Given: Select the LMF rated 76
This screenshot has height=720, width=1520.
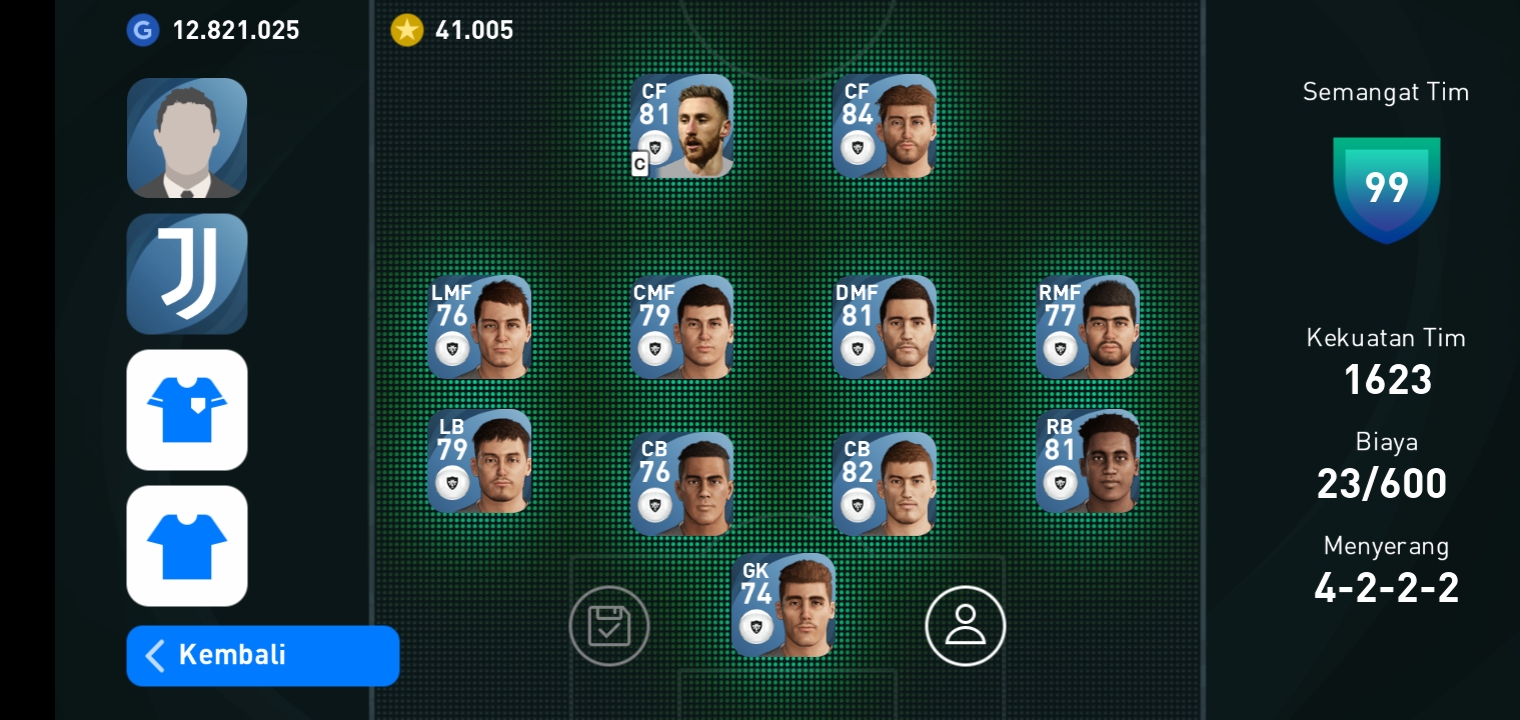Looking at the screenshot, I should [x=480, y=327].
